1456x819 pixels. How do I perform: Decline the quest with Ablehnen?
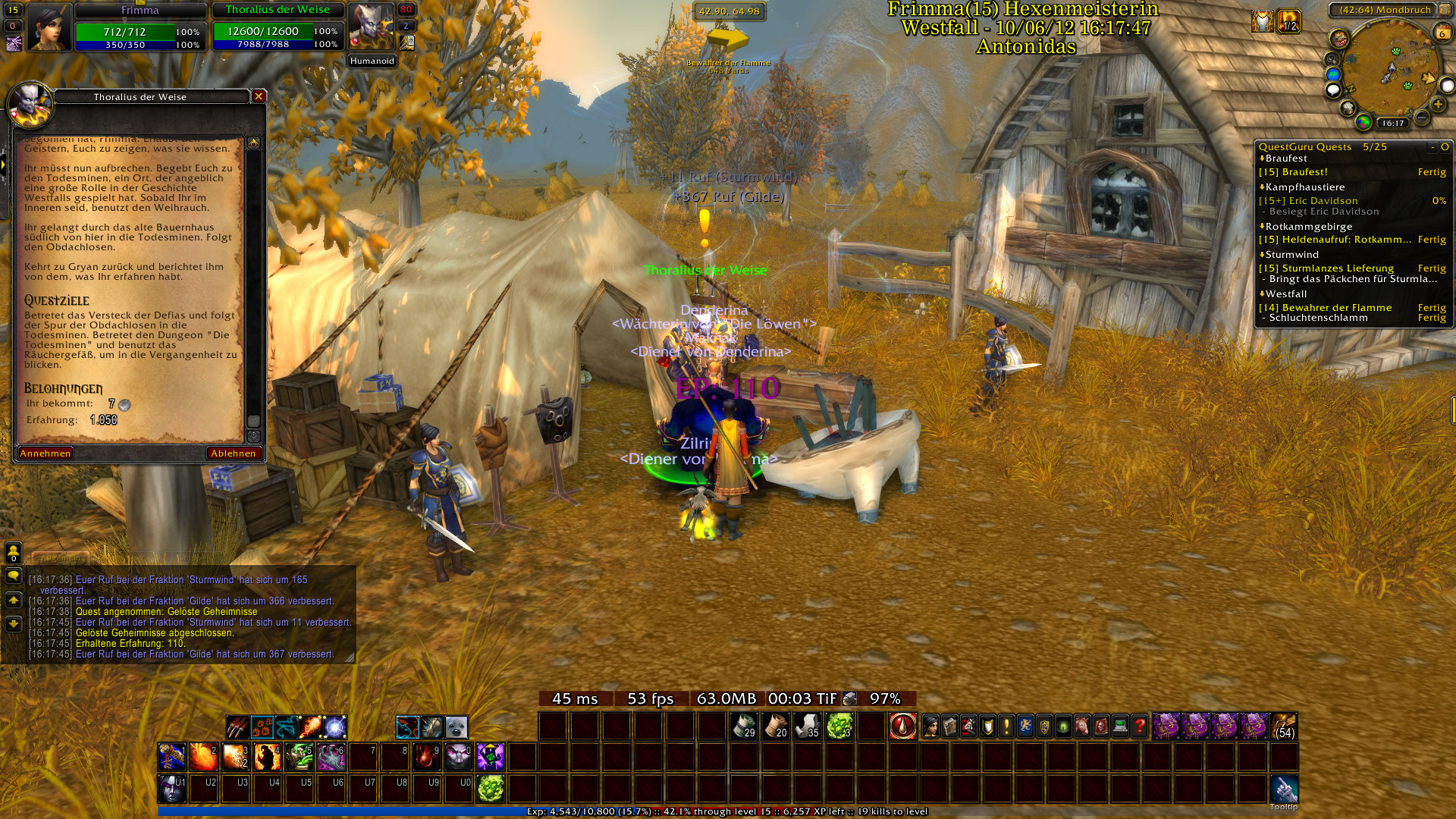point(233,453)
